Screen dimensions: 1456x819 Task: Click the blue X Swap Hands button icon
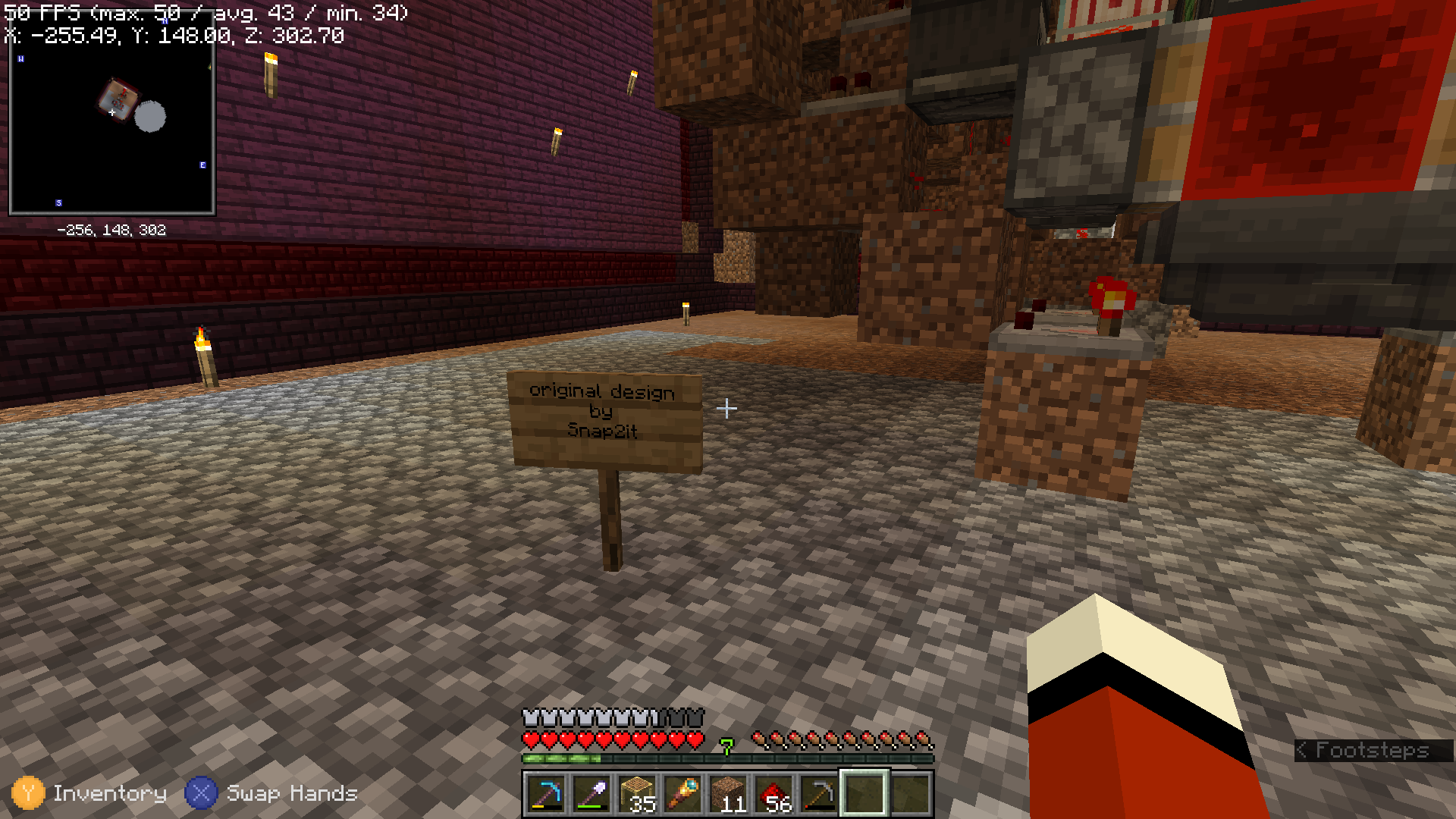200,794
